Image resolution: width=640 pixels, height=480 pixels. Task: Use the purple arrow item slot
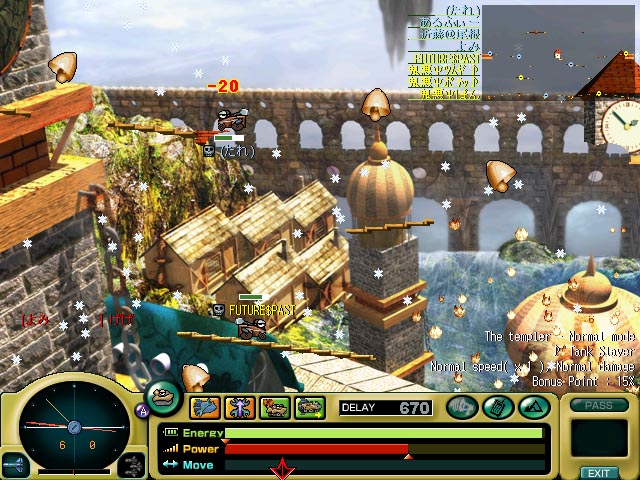point(241,407)
